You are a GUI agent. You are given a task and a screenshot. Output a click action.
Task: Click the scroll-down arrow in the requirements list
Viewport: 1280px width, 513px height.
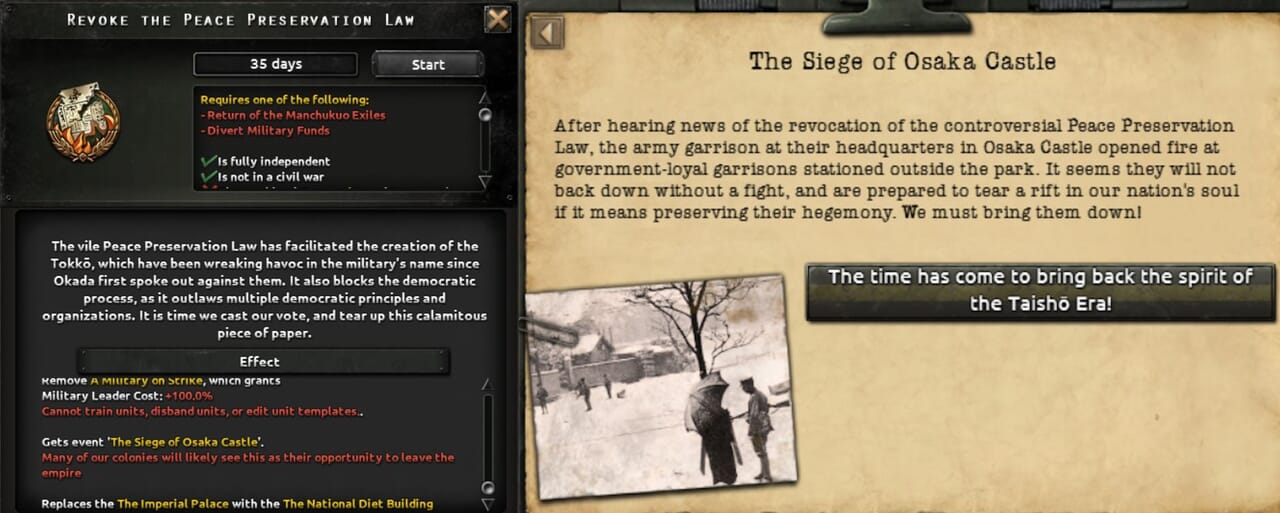[x=486, y=181]
